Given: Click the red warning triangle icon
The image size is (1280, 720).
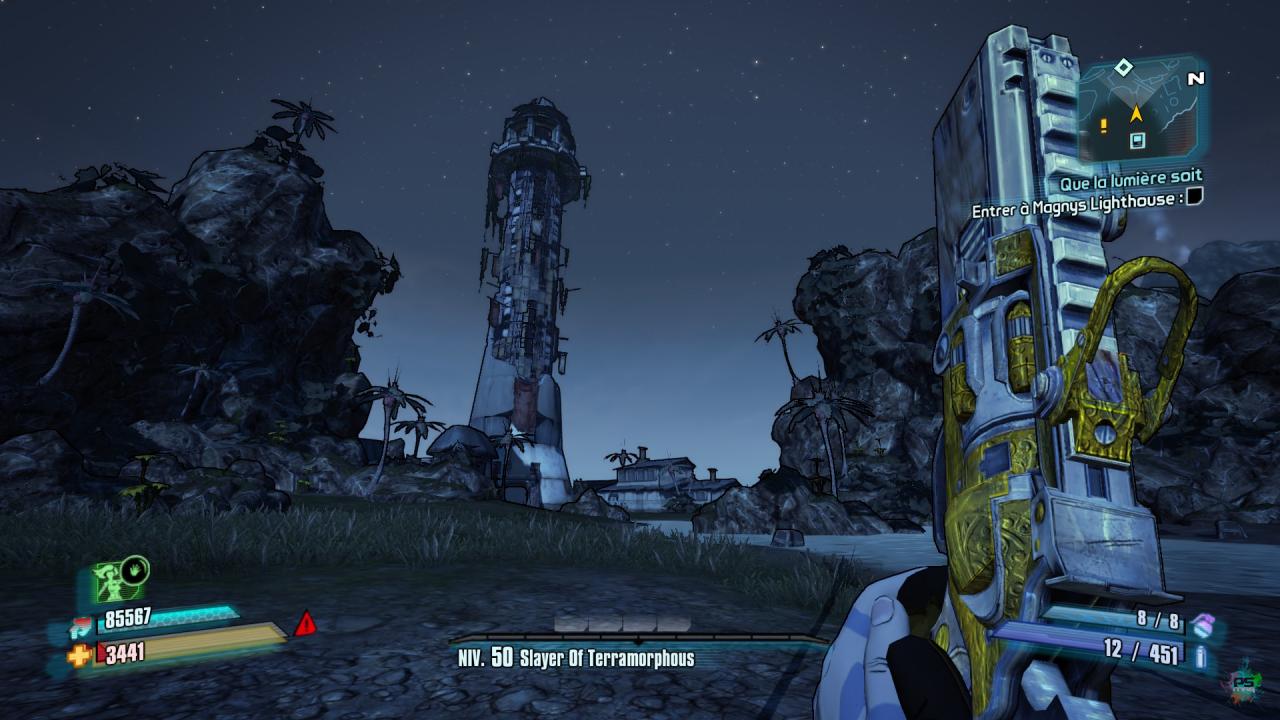Looking at the screenshot, I should pyautogui.click(x=305, y=625).
